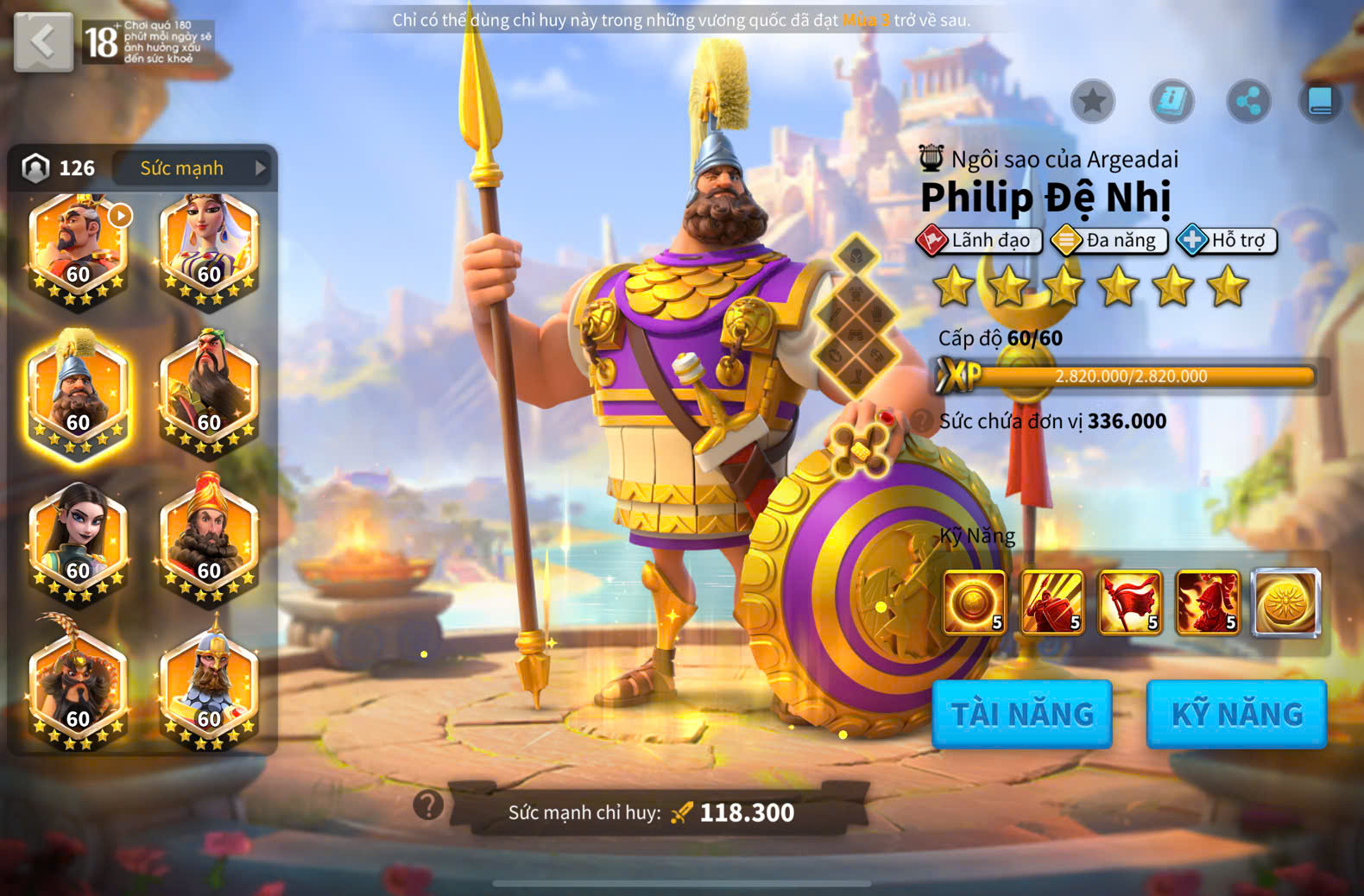Select the red flag third skill
1364x896 pixels.
coord(1130,603)
